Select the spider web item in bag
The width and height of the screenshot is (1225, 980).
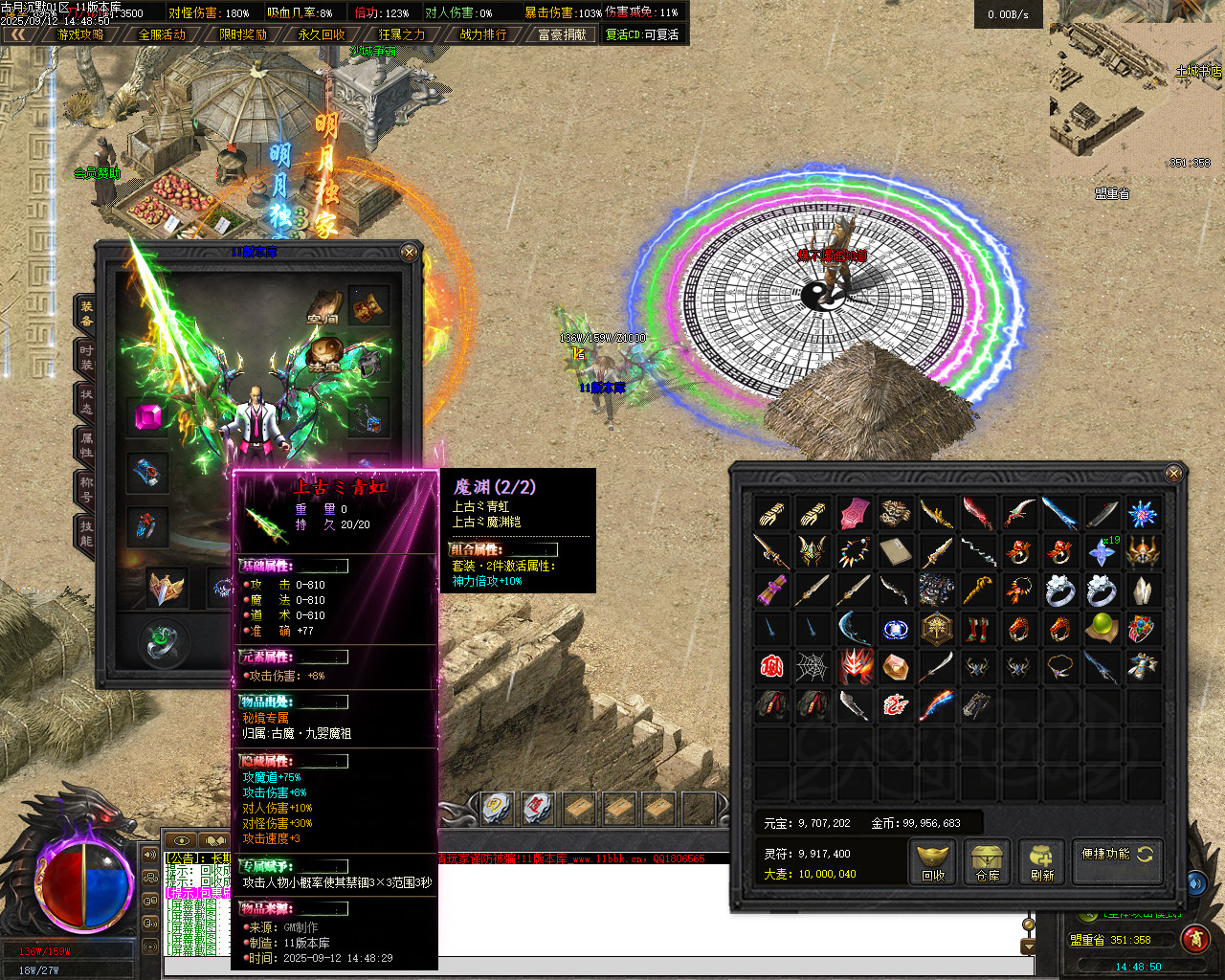click(813, 666)
